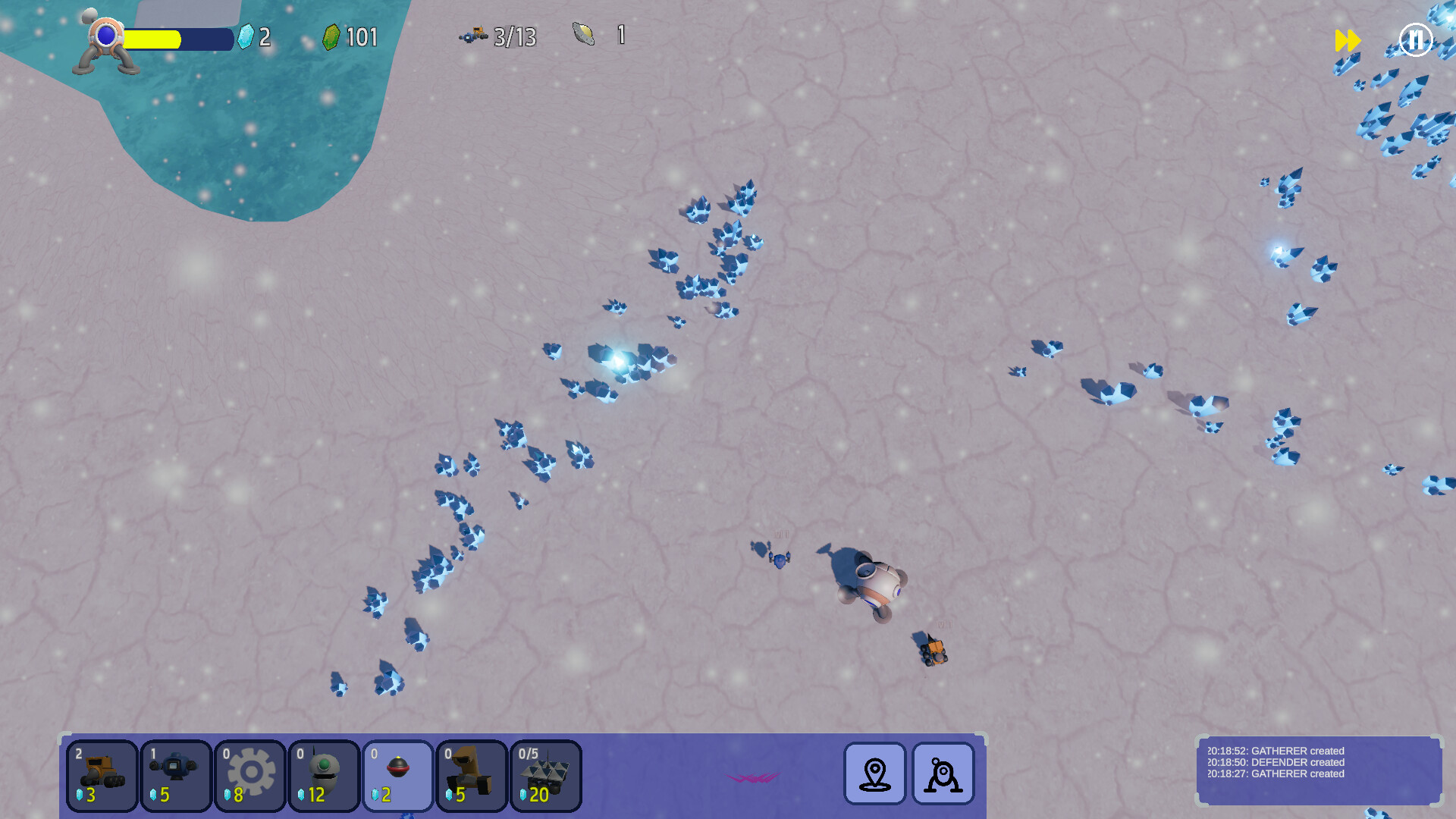Viewport: 1456px width, 819px height.
Task: Click the robot base icon beside the pin tool
Action: [943, 775]
